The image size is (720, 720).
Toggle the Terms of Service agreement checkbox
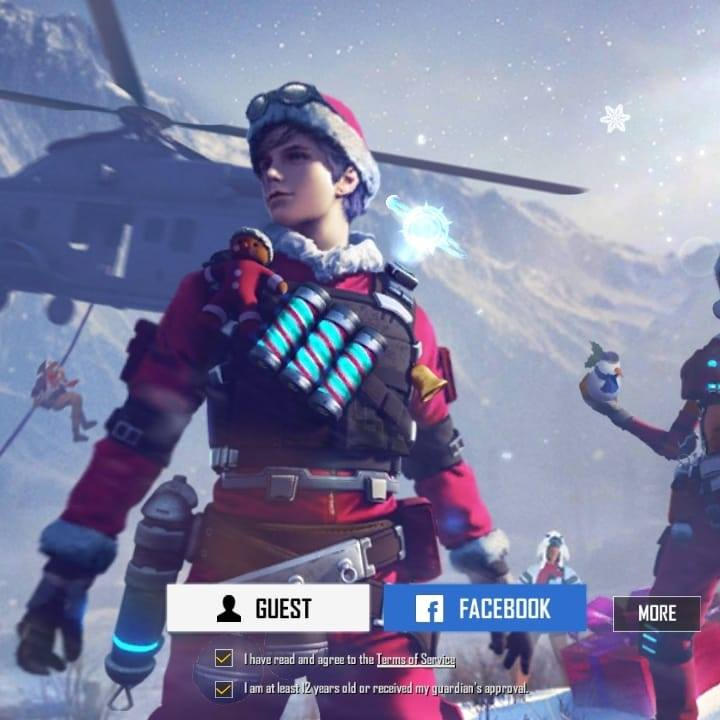pyautogui.click(x=224, y=659)
